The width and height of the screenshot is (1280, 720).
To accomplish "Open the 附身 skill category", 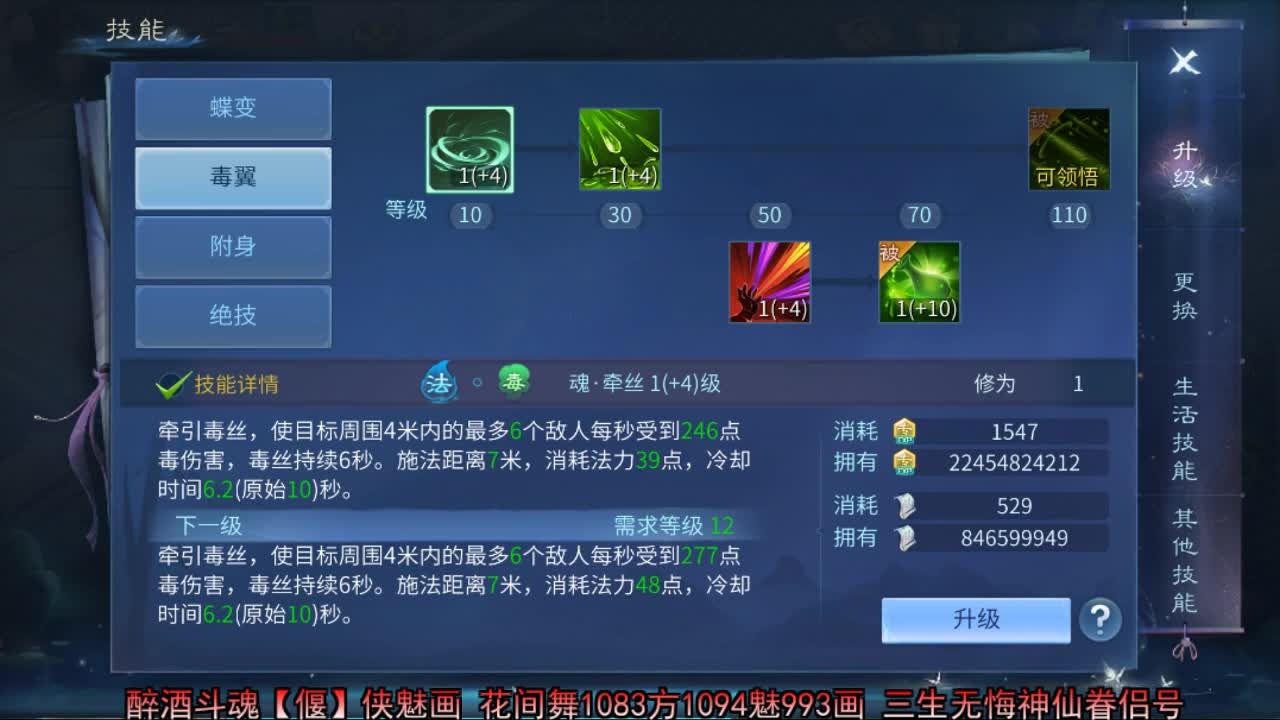I will 233,247.
